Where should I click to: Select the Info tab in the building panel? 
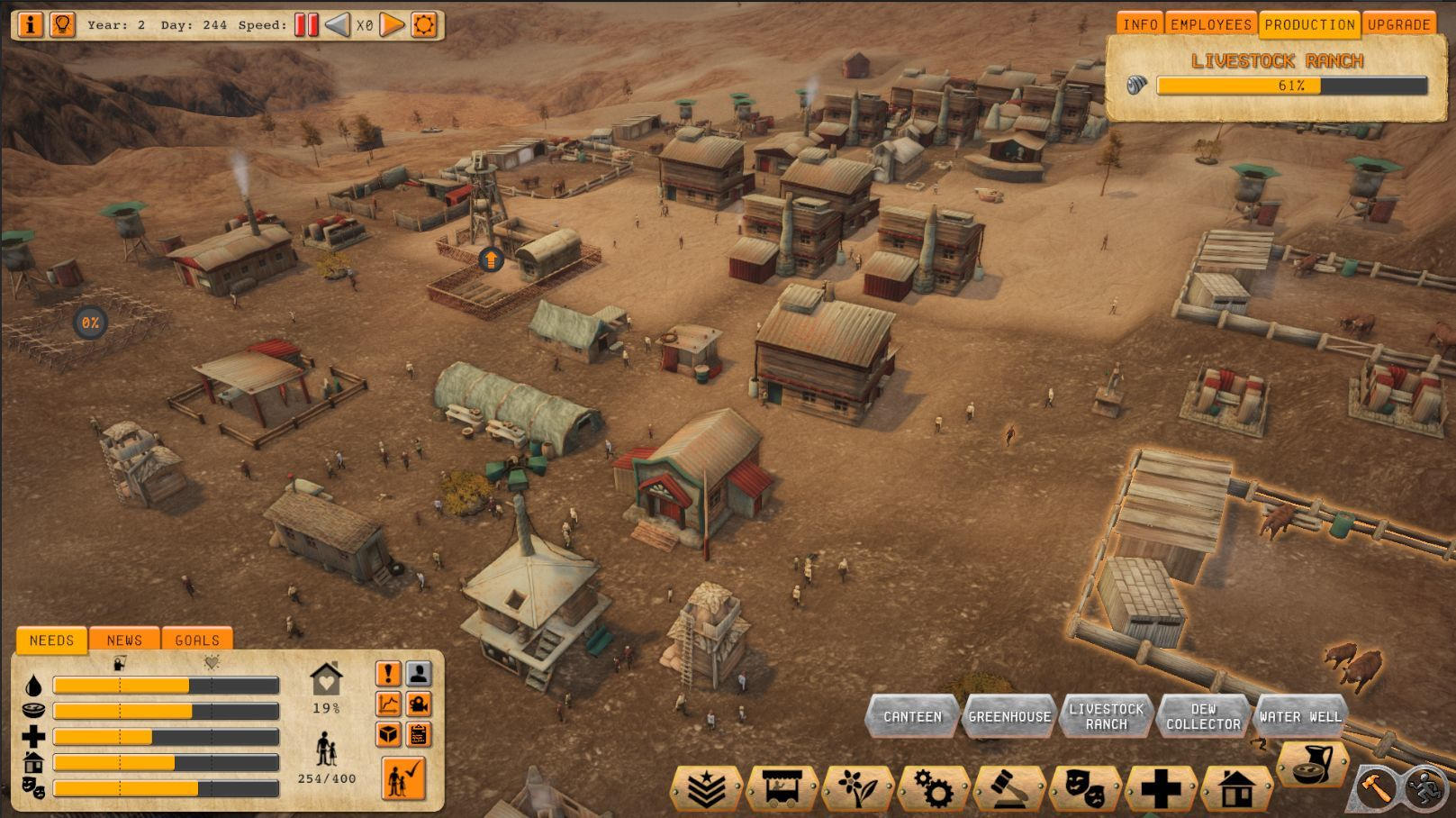pyautogui.click(x=1140, y=24)
